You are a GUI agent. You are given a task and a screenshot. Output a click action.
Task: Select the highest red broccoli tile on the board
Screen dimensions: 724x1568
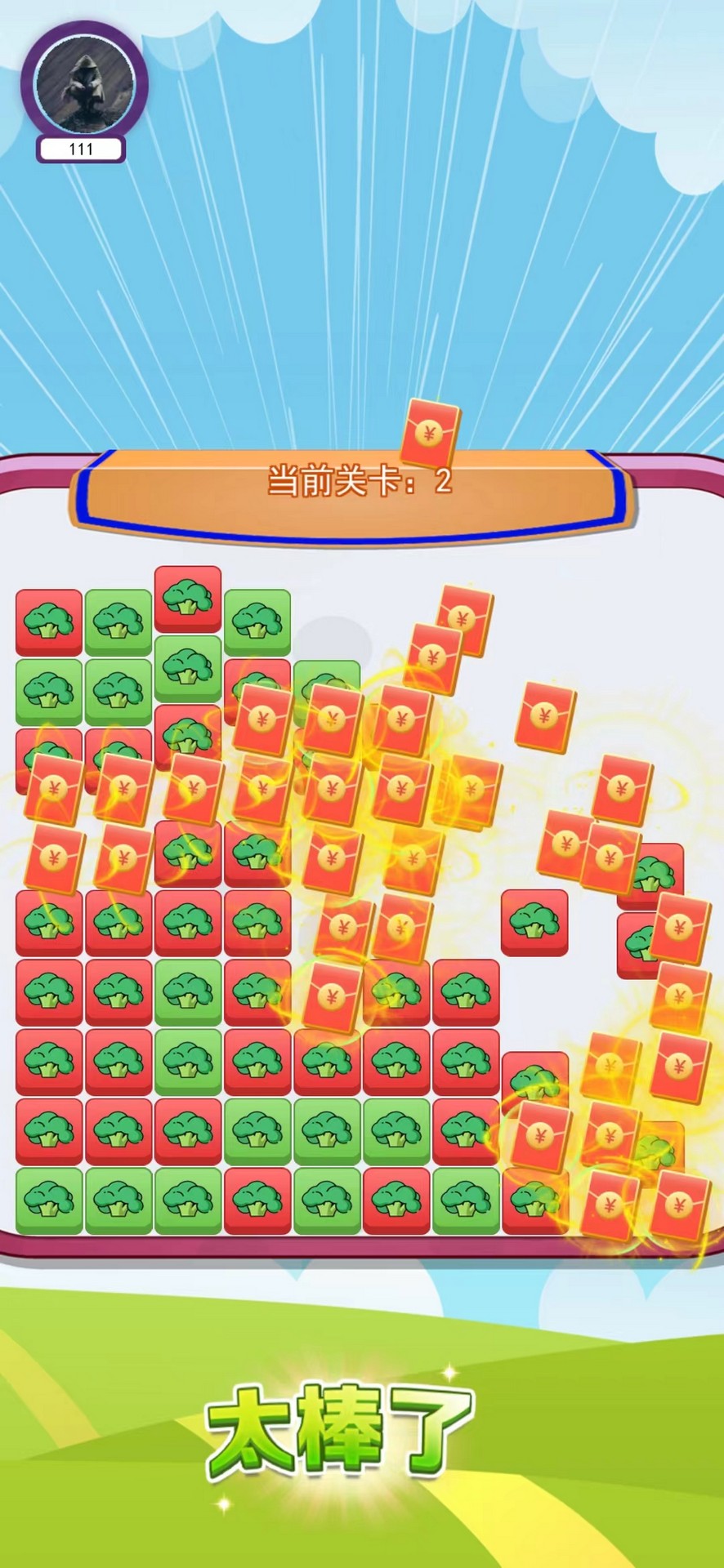tap(188, 599)
